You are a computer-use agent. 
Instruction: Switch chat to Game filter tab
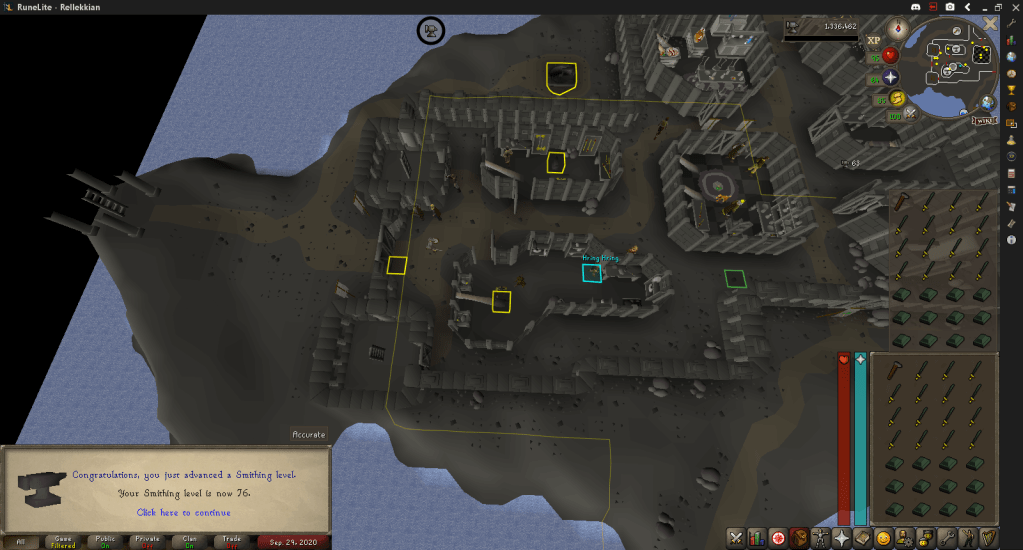pyautogui.click(x=63, y=541)
